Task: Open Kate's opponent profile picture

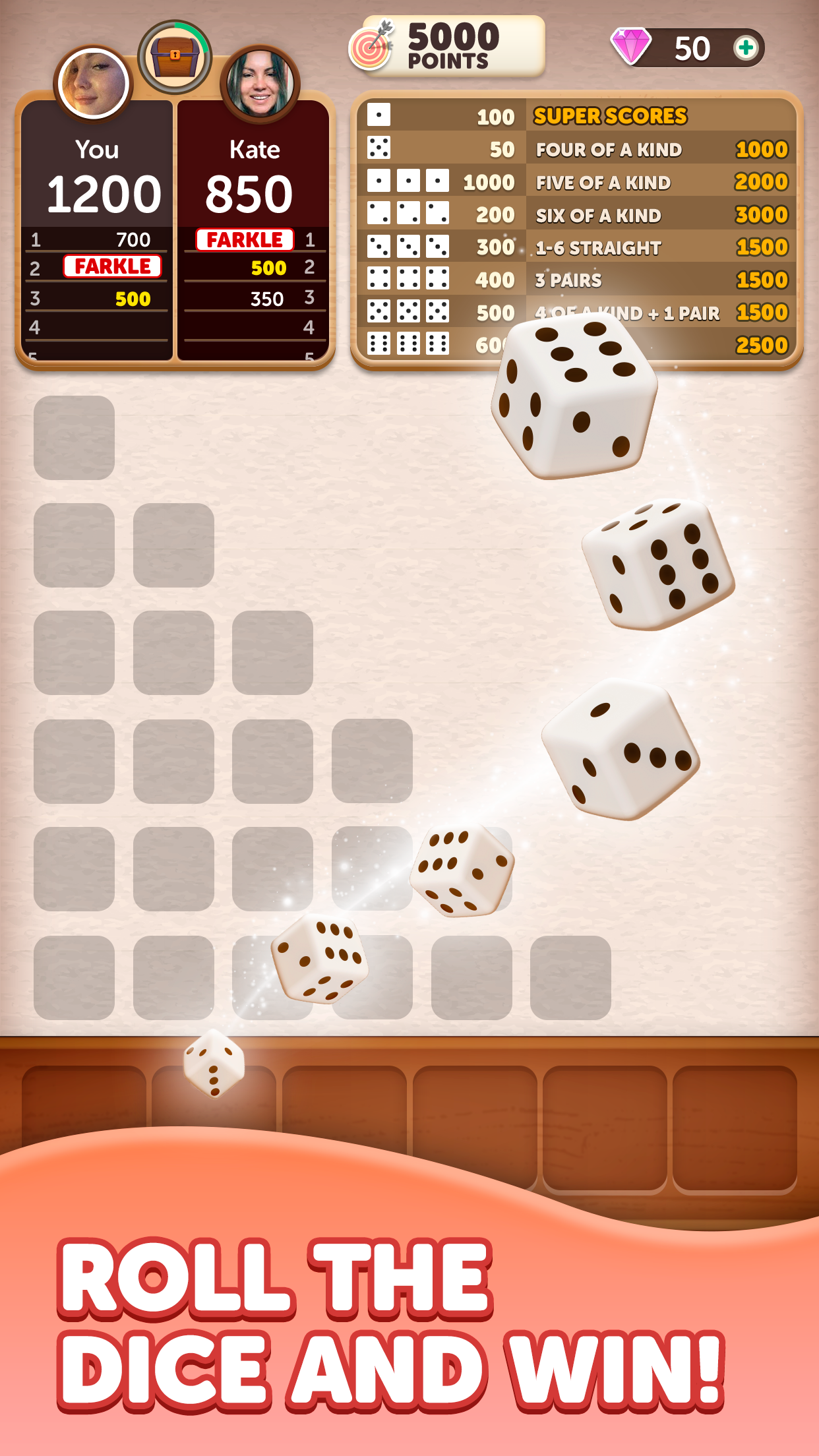Action: point(260,84)
